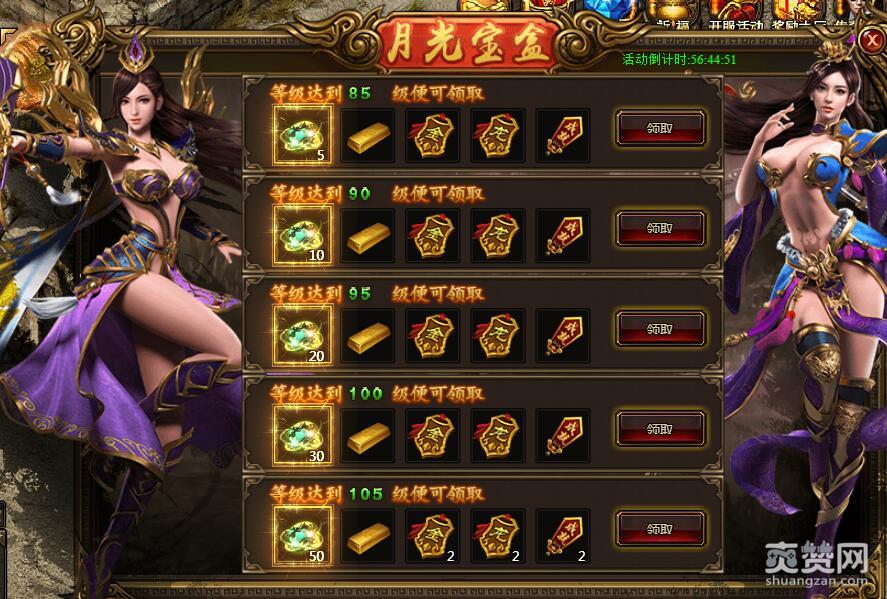Claim the level 90 reward
This screenshot has width=887, height=599.
(x=660, y=228)
